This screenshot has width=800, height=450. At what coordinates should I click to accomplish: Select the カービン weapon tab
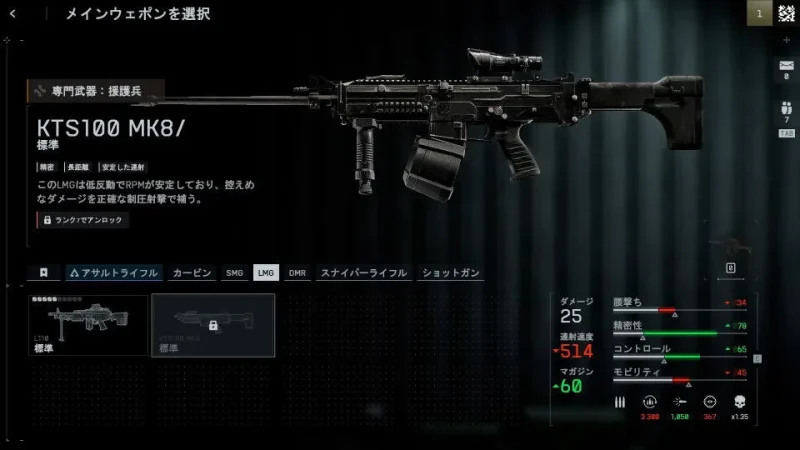[192, 272]
